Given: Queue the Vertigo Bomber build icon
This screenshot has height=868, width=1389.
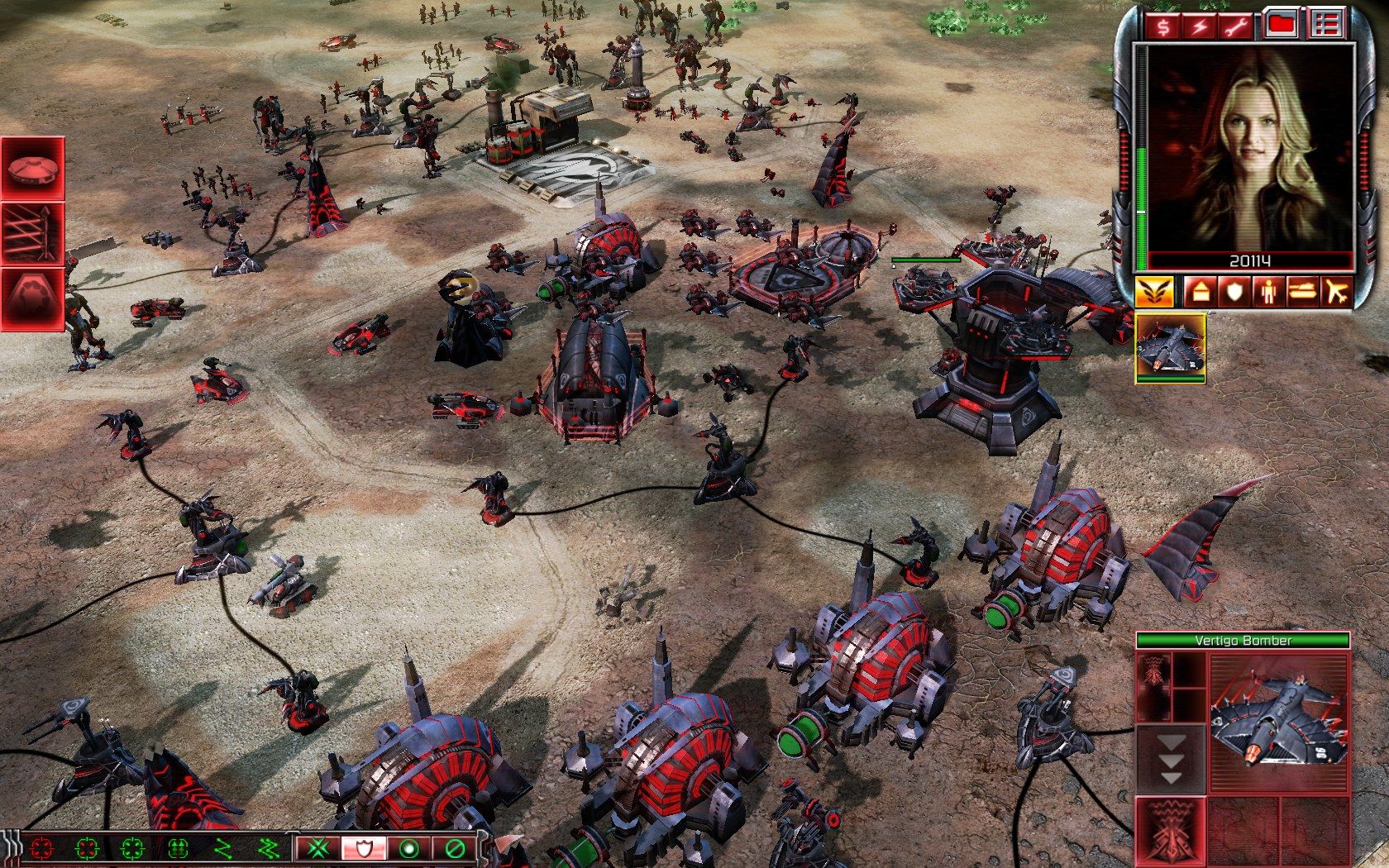Looking at the screenshot, I should pyautogui.click(x=1170, y=347).
